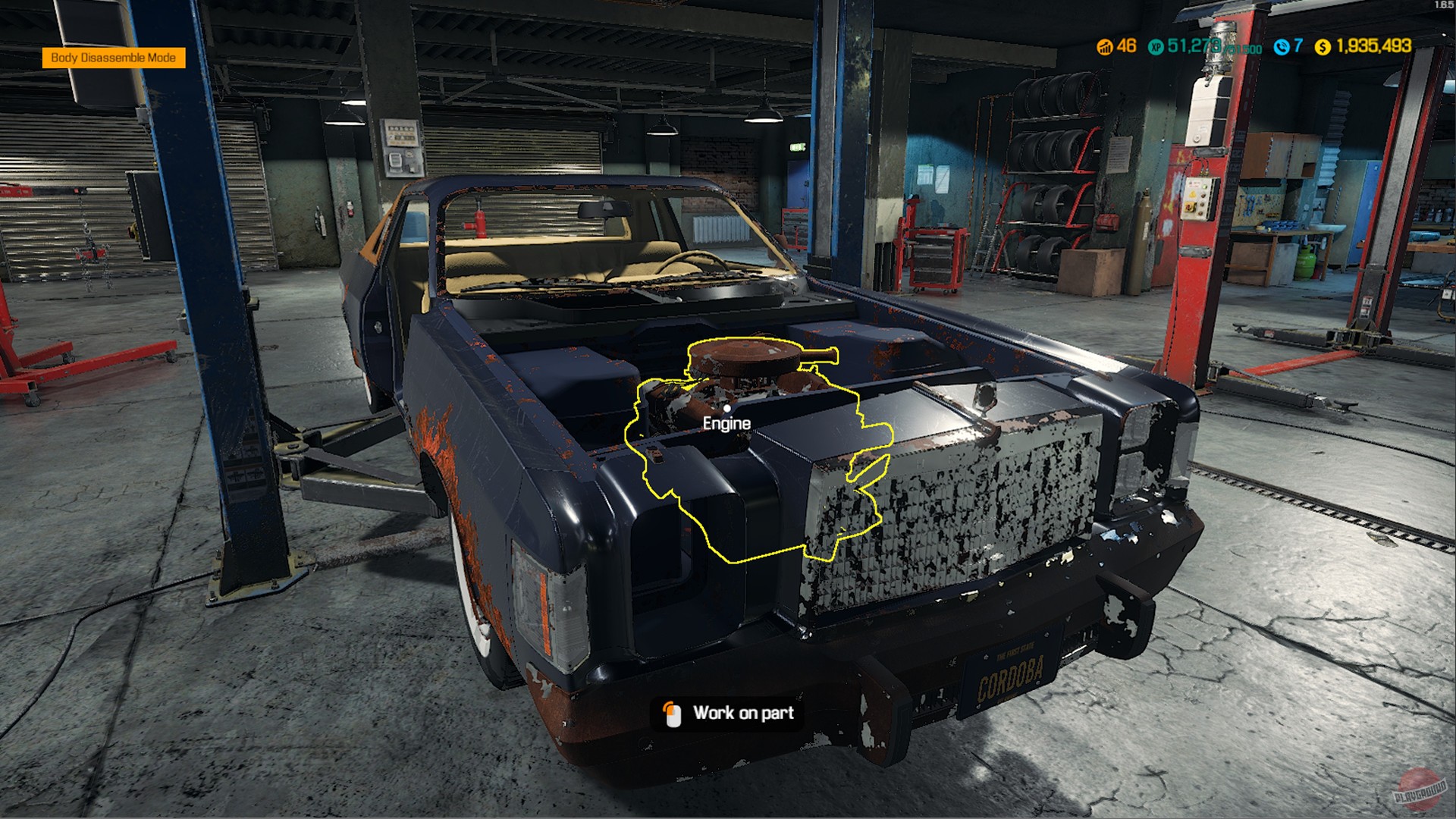Image resolution: width=1456 pixels, height=819 pixels.
Task: Open the blue phone orders icon
Action: pos(1281,47)
